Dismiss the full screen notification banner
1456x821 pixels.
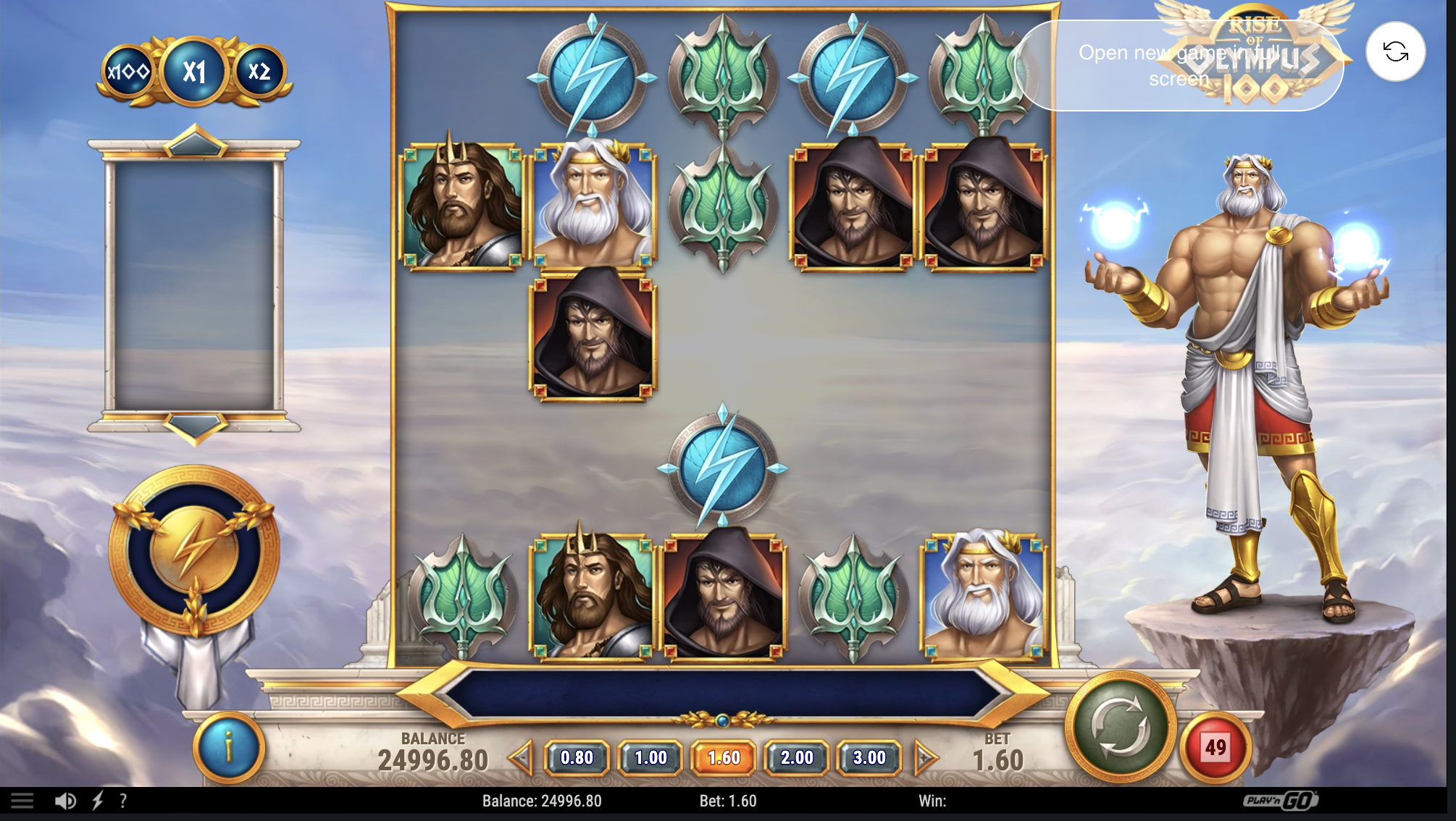click(1180, 66)
